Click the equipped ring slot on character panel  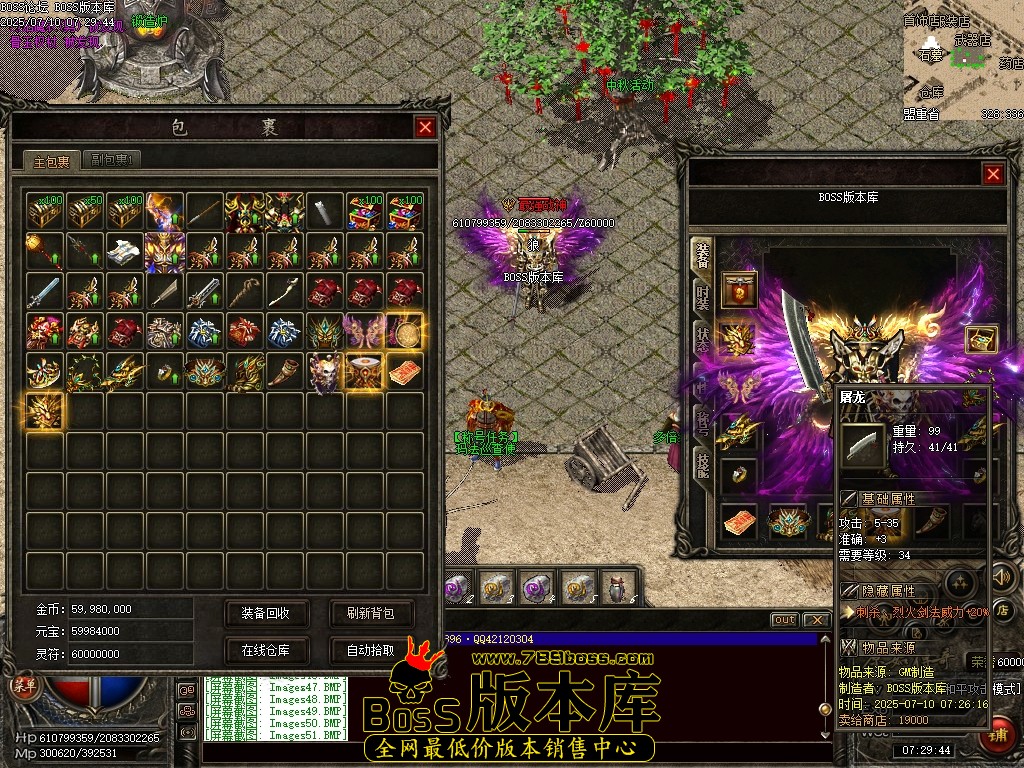(740, 476)
